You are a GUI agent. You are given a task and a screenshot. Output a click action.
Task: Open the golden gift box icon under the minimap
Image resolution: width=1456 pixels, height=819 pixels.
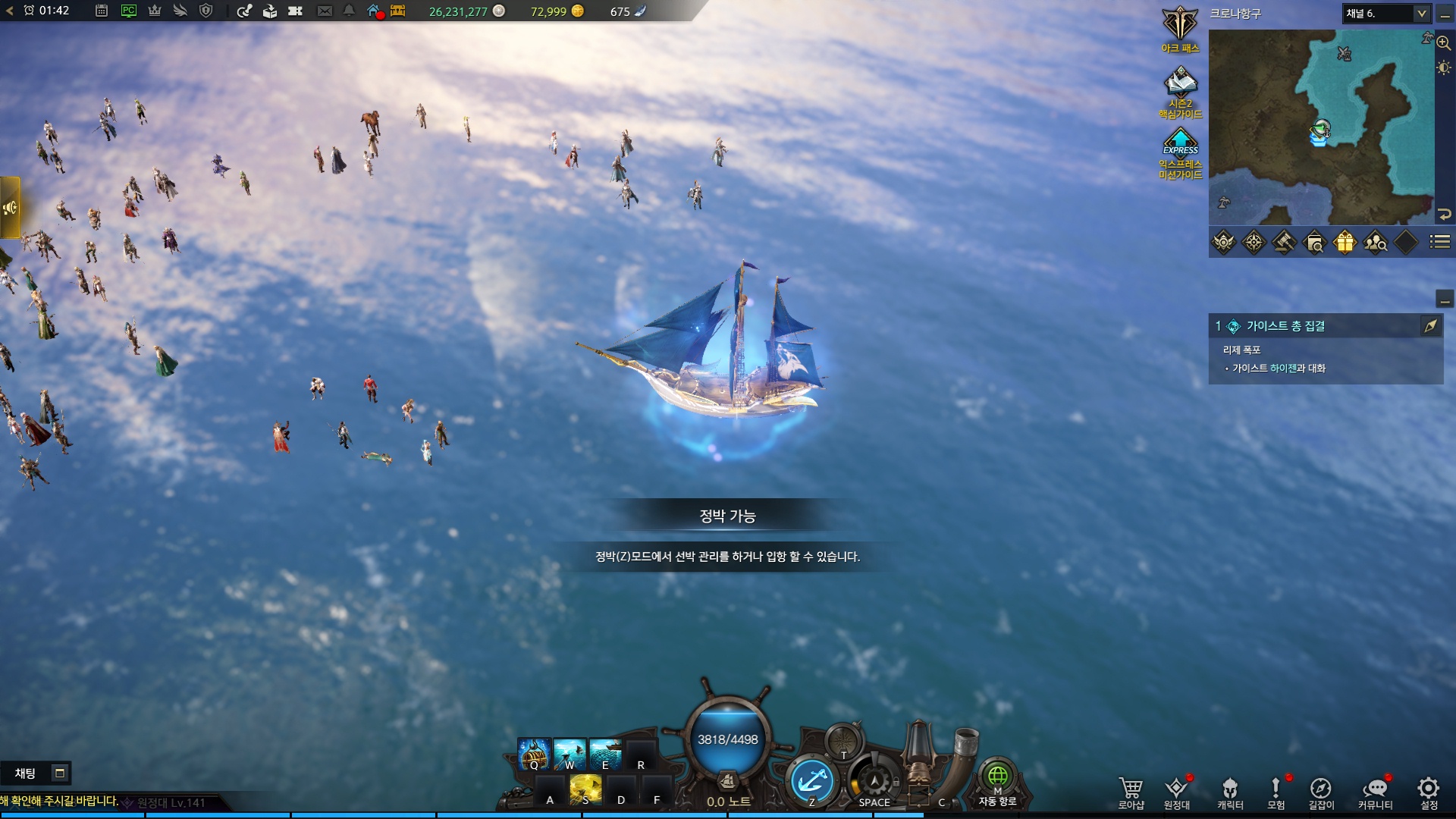[1345, 242]
